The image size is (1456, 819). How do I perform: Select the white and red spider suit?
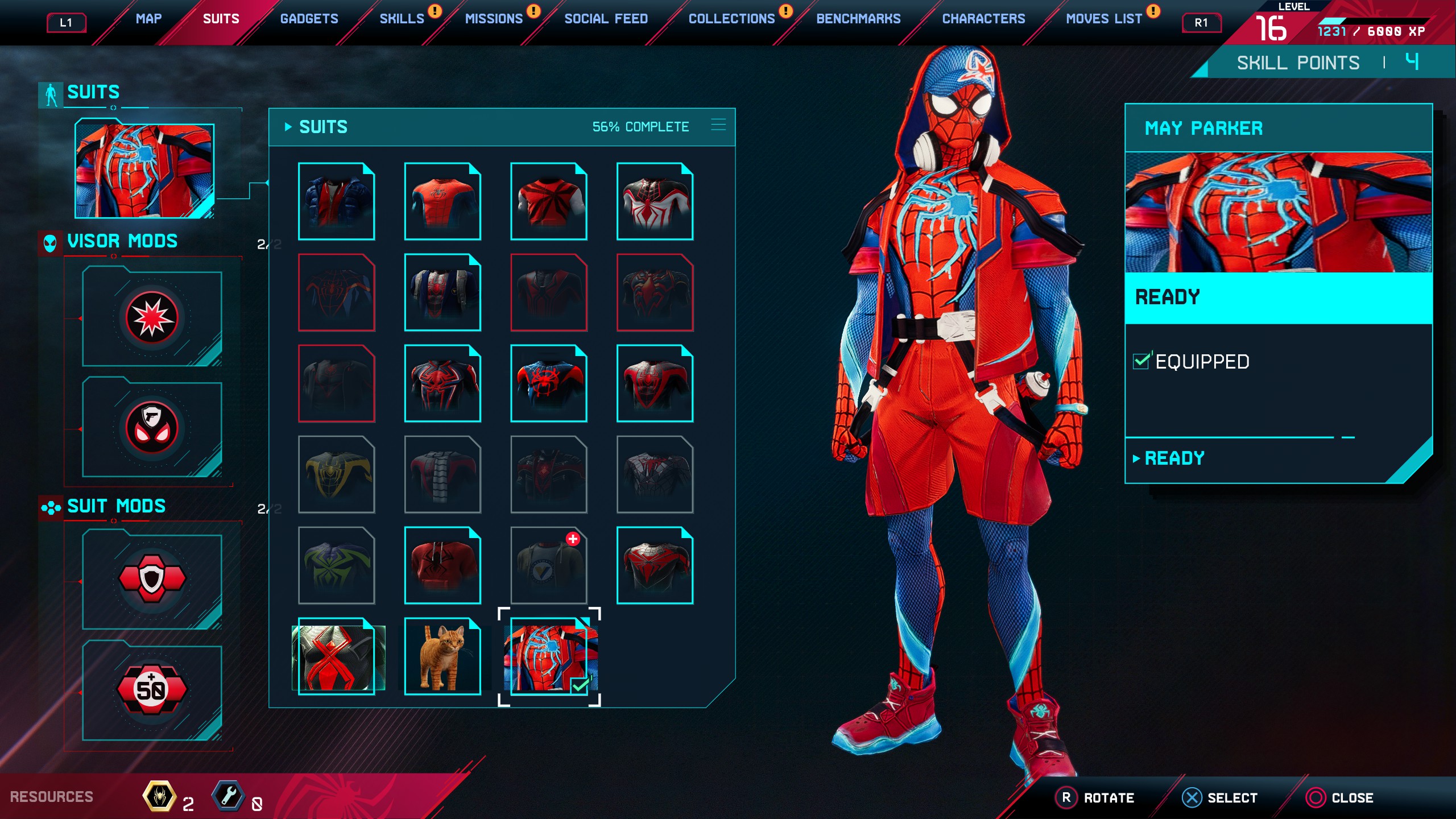point(655,201)
